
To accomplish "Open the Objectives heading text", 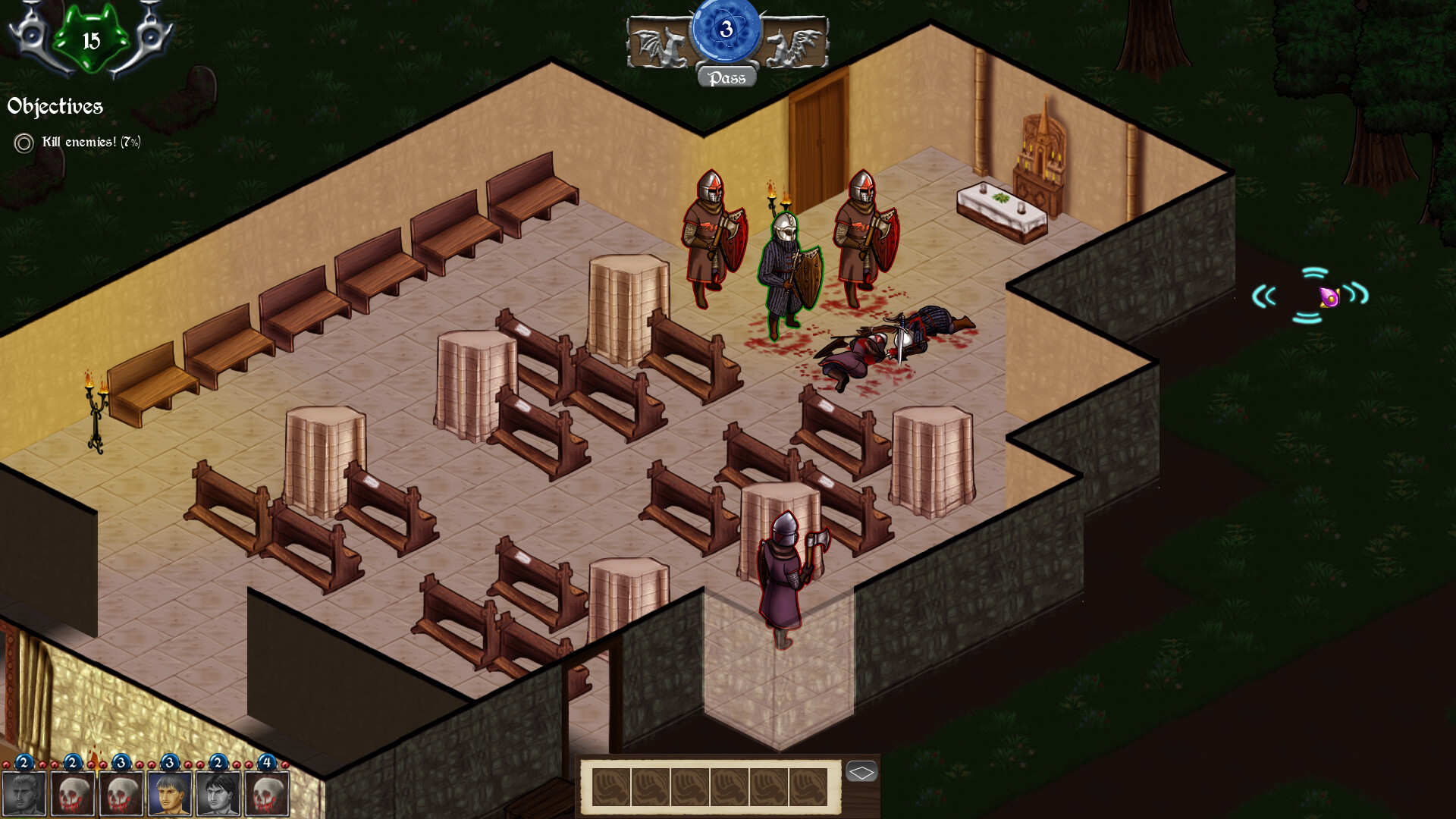I will pos(55,106).
